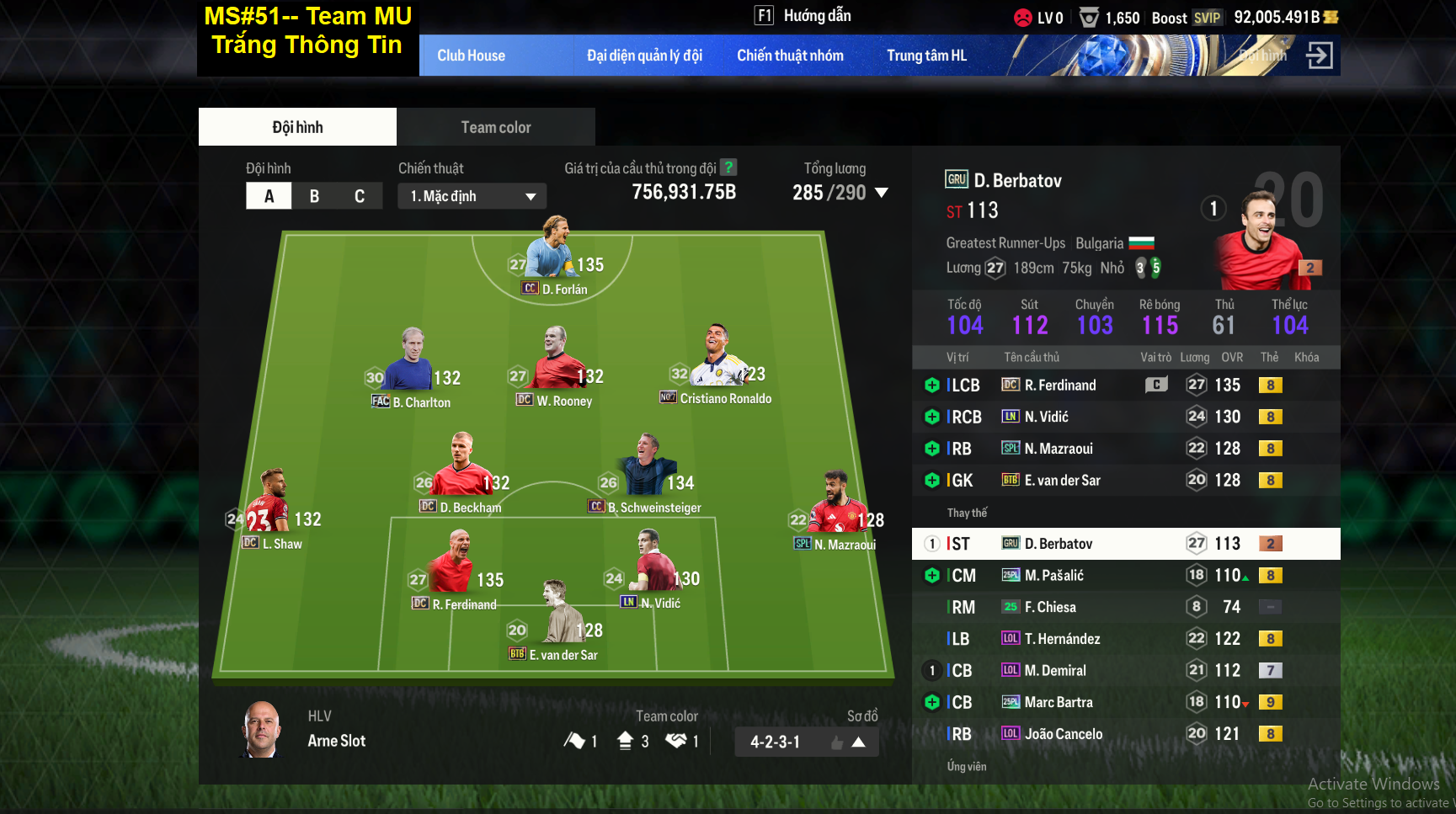Open the SVIP Boost icon
The image size is (1456, 814).
pyautogui.click(x=1209, y=17)
